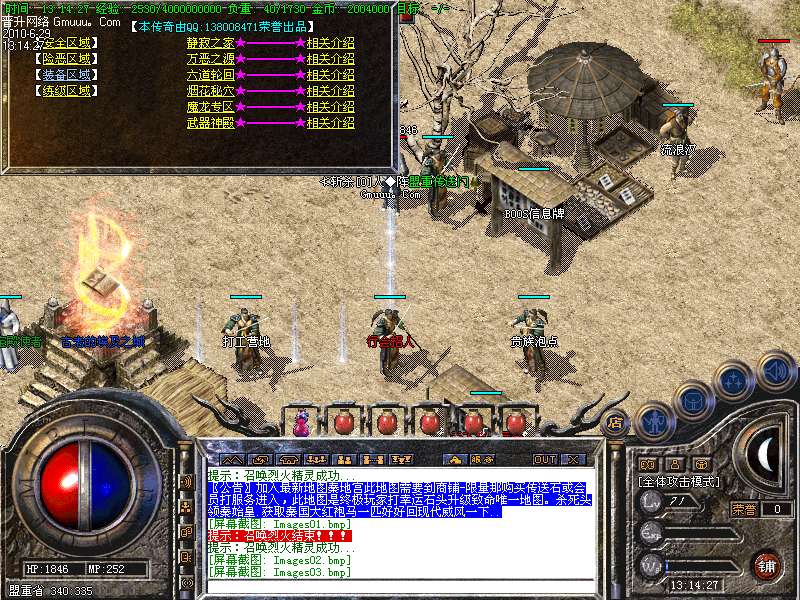This screenshot has width=800, height=600.
Task: Teleport to 静寂之家 map link
Action: (x=210, y=43)
